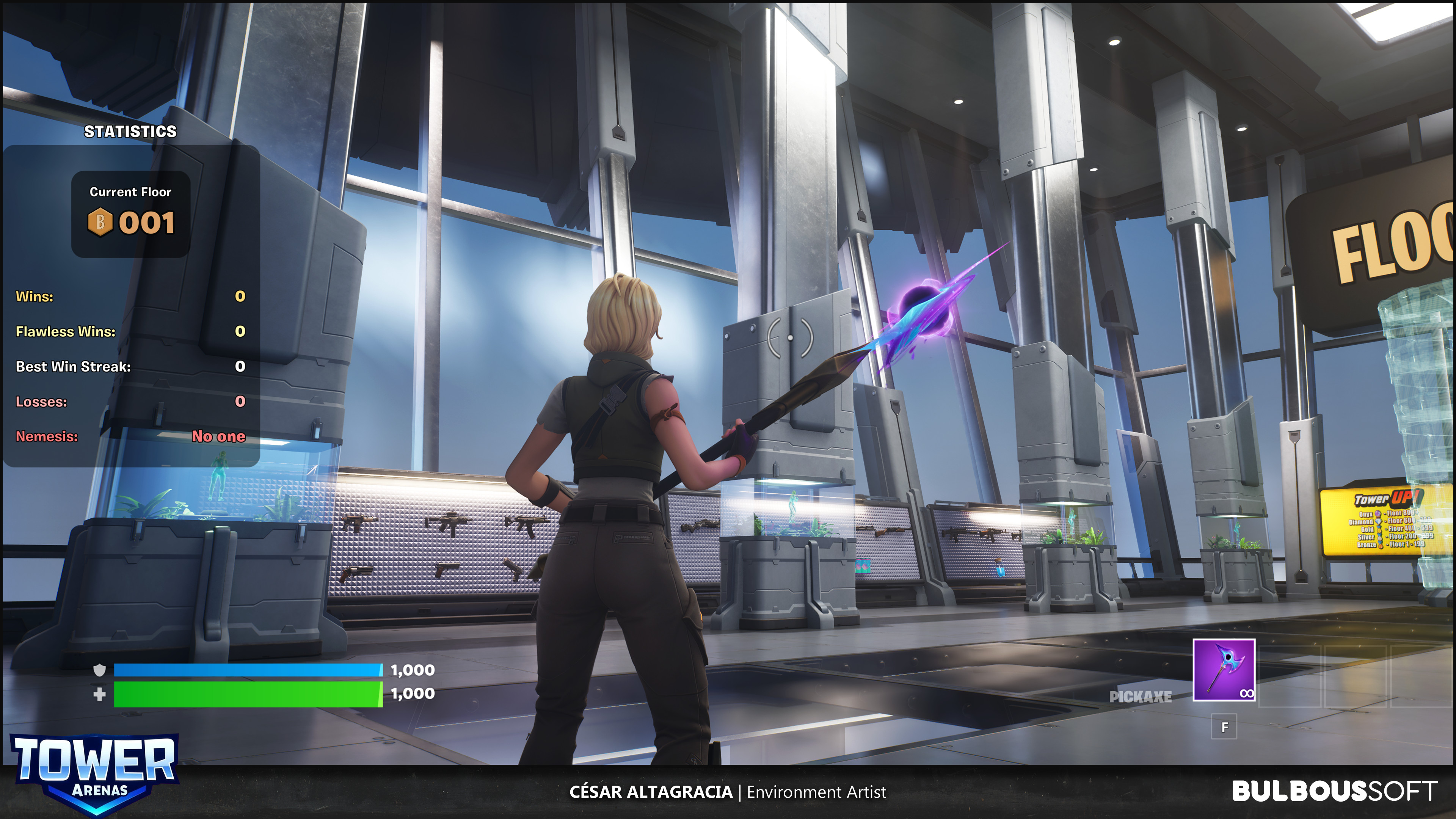
Task: Select the purple pickaxe hotbar slot
Action: pos(1224,670)
